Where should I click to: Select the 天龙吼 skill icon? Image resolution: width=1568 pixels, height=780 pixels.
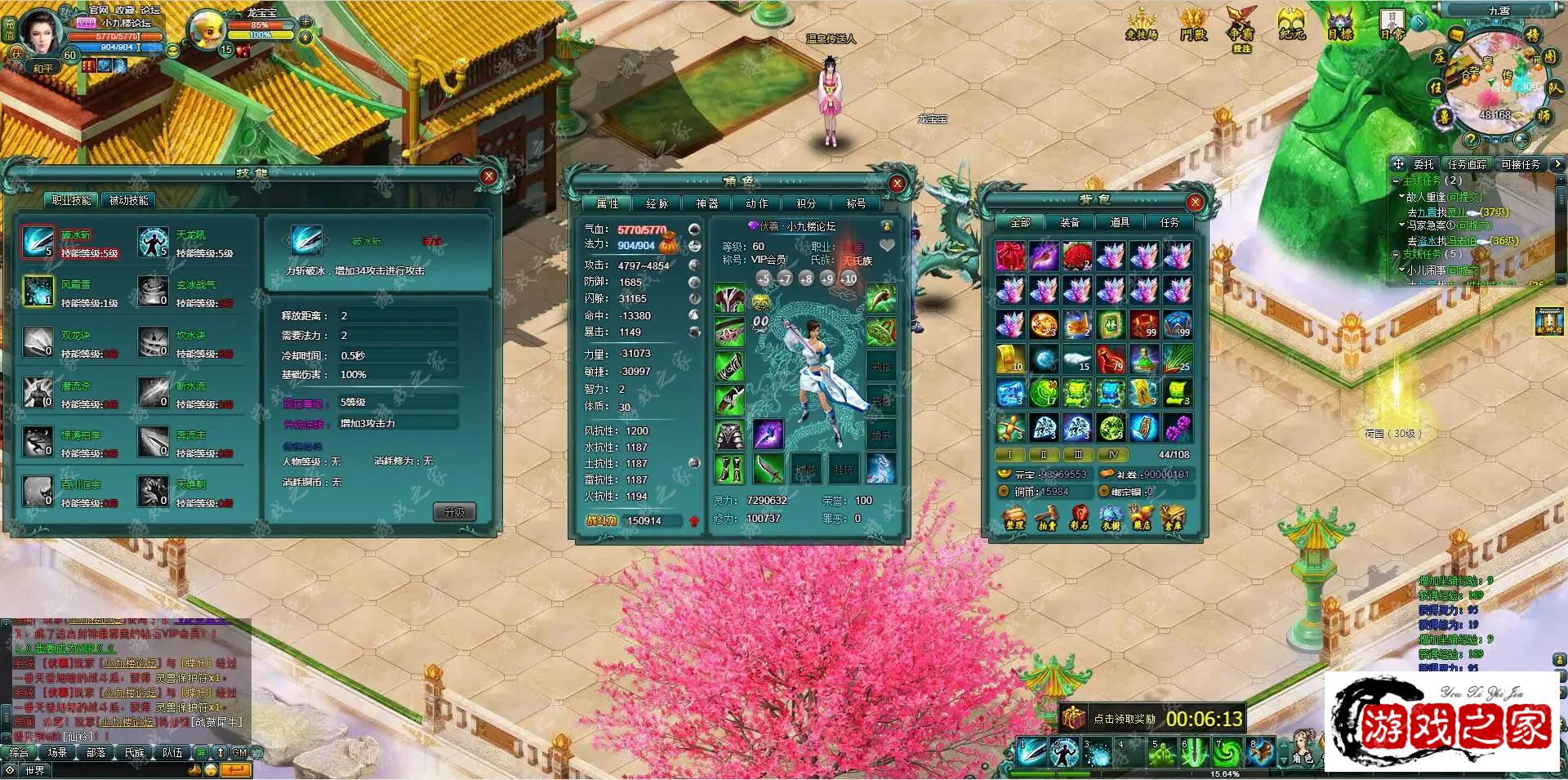153,243
